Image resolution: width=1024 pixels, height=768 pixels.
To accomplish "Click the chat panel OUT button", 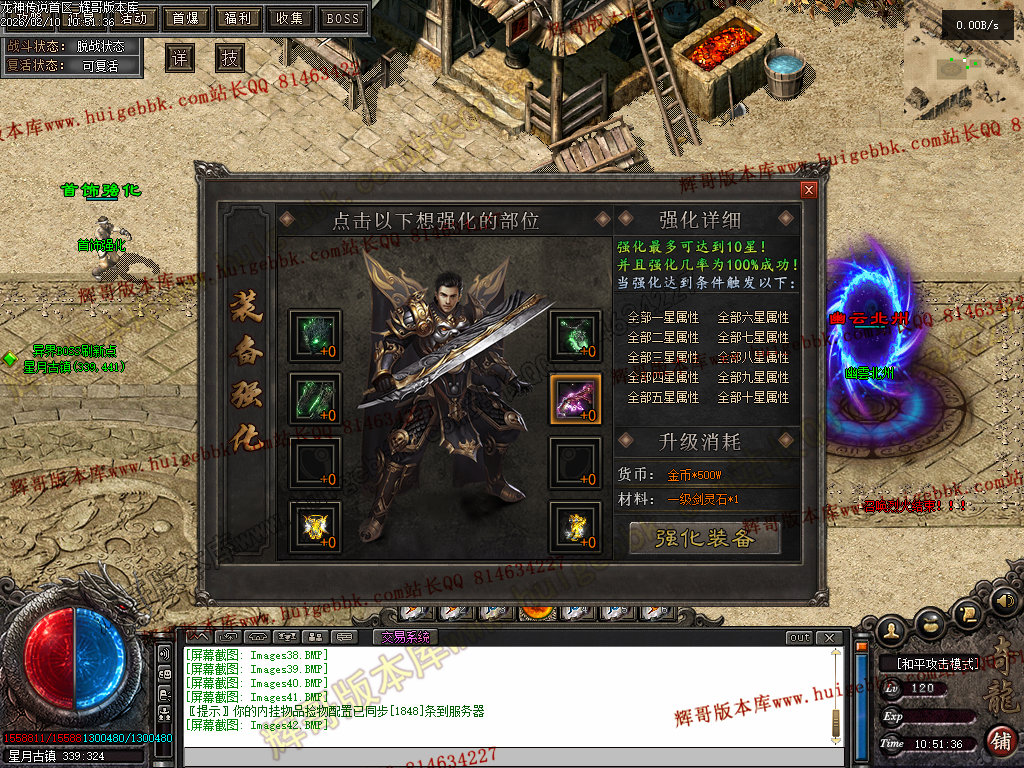I will [x=800, y=637].
